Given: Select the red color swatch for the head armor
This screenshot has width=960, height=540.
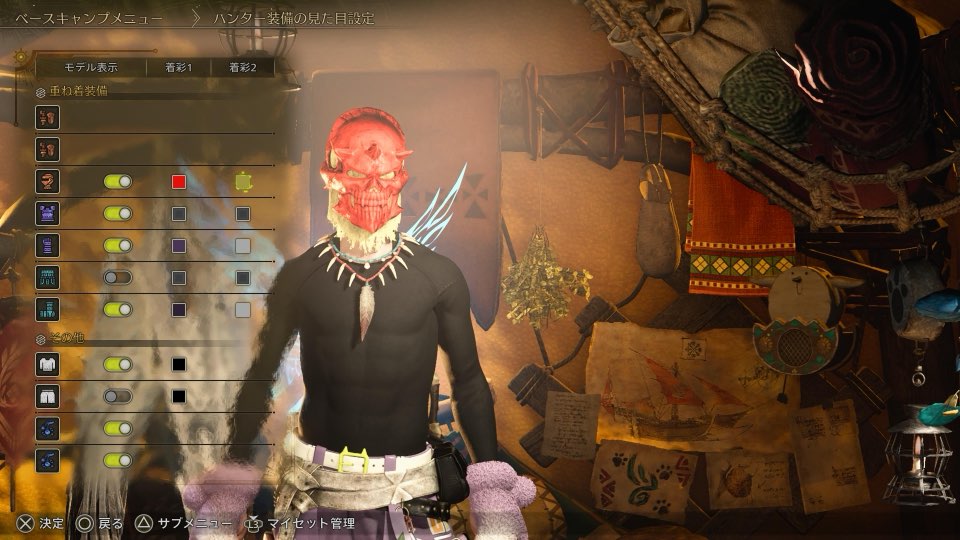Looking at the screenshot, I should pyautogui.click(x=179, y=182).
